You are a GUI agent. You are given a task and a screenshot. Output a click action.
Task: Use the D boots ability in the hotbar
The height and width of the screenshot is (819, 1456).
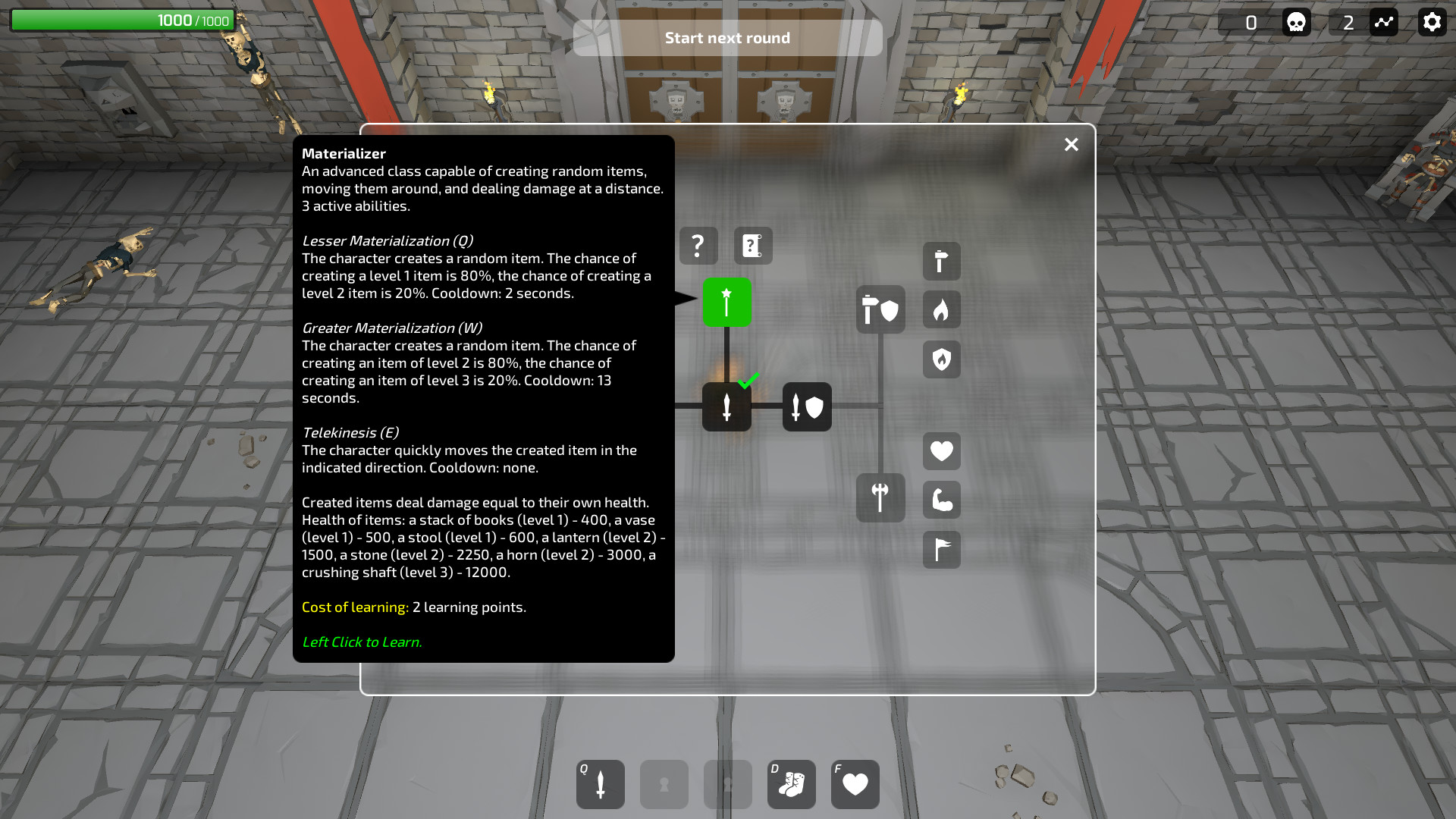click(x=791, y=784)
